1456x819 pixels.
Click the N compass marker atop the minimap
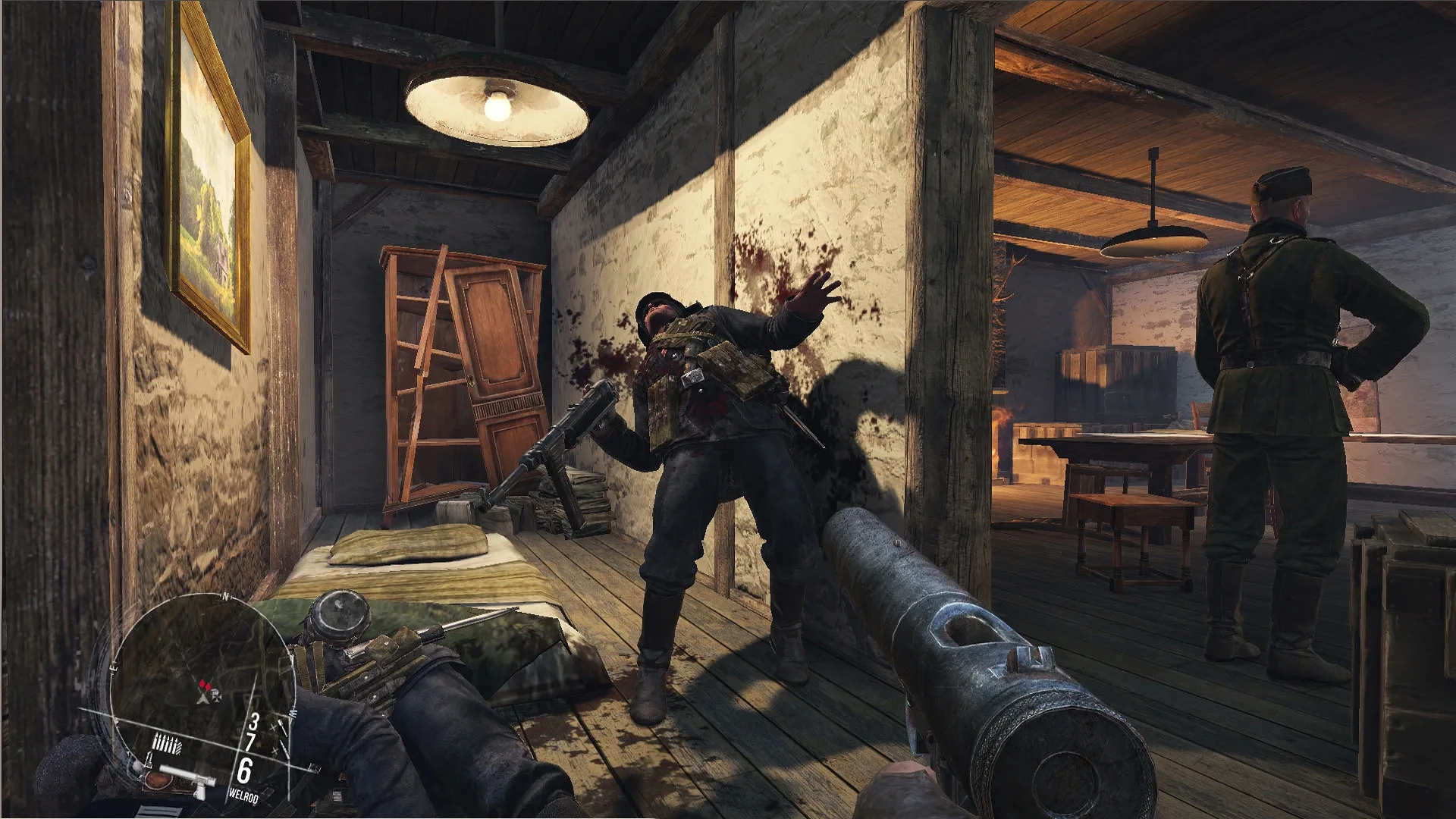coord(225,596)
